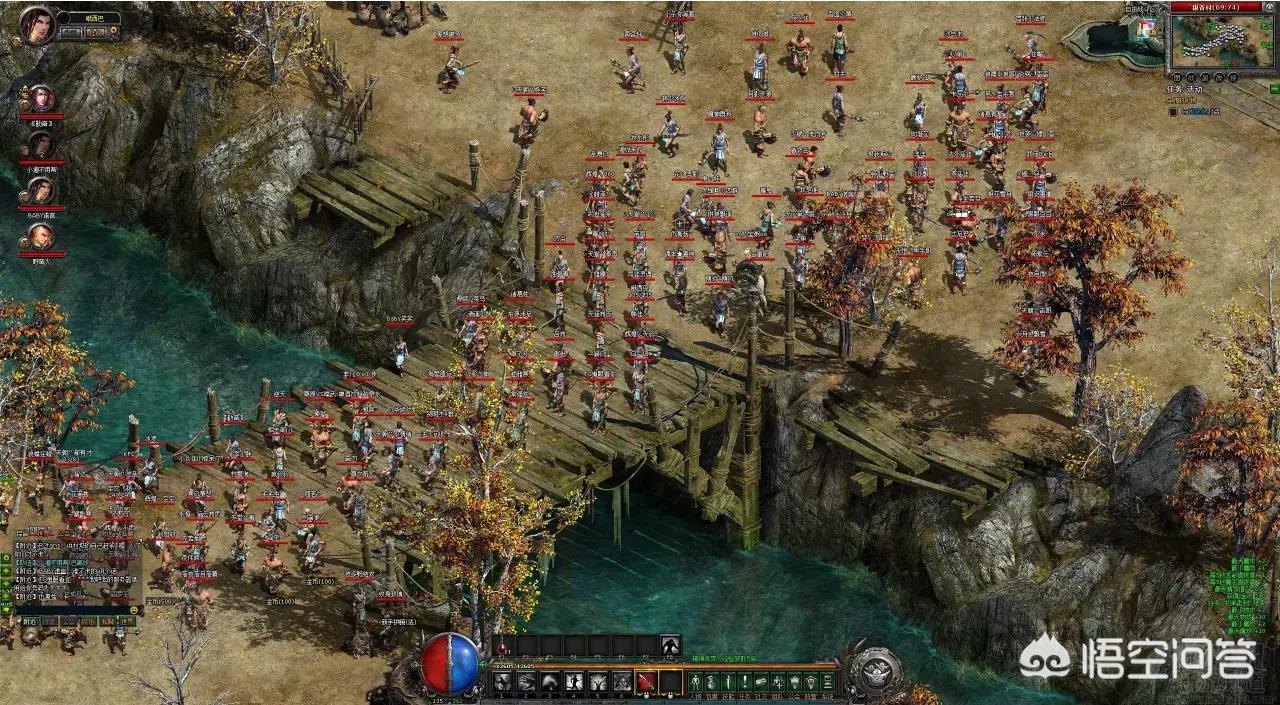
Task: Select the highlighted red sword skill slot
Action: coord(646,682)
